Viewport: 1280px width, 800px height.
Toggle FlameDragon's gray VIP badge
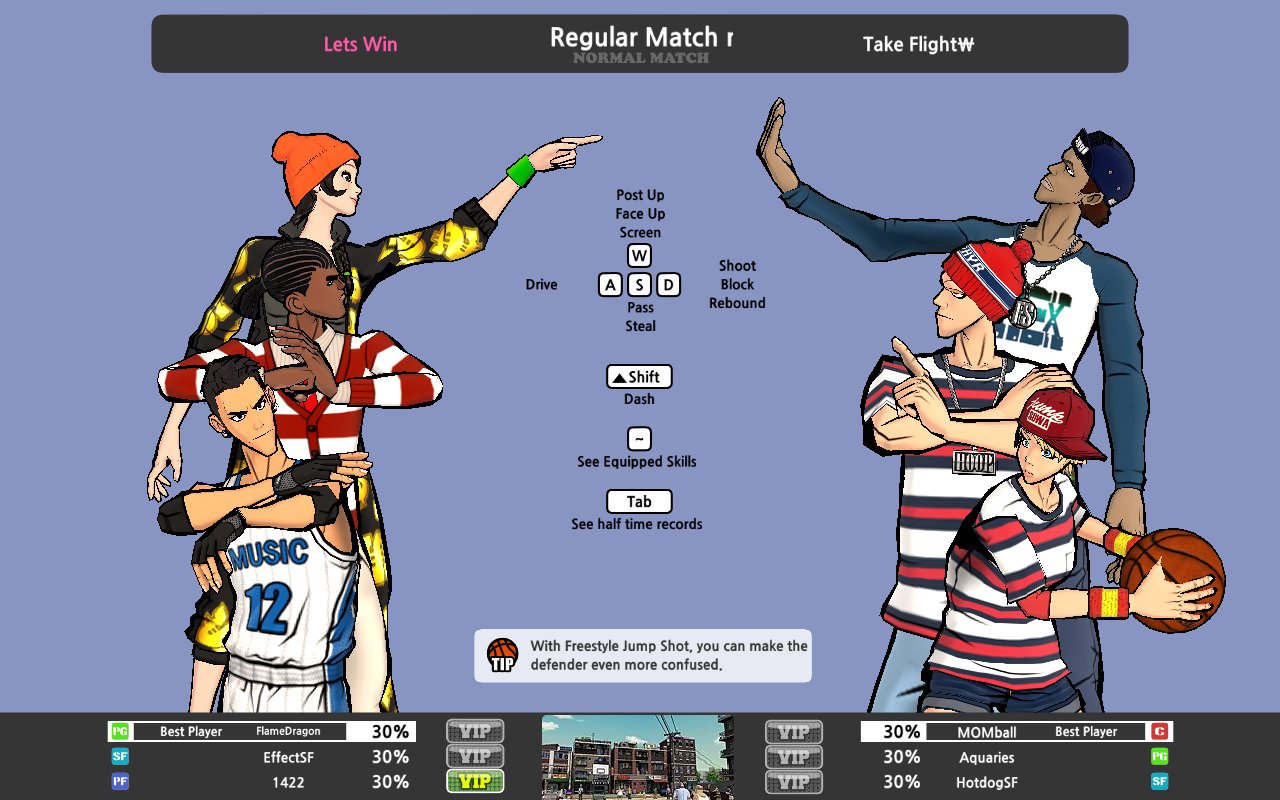(474, 731)
